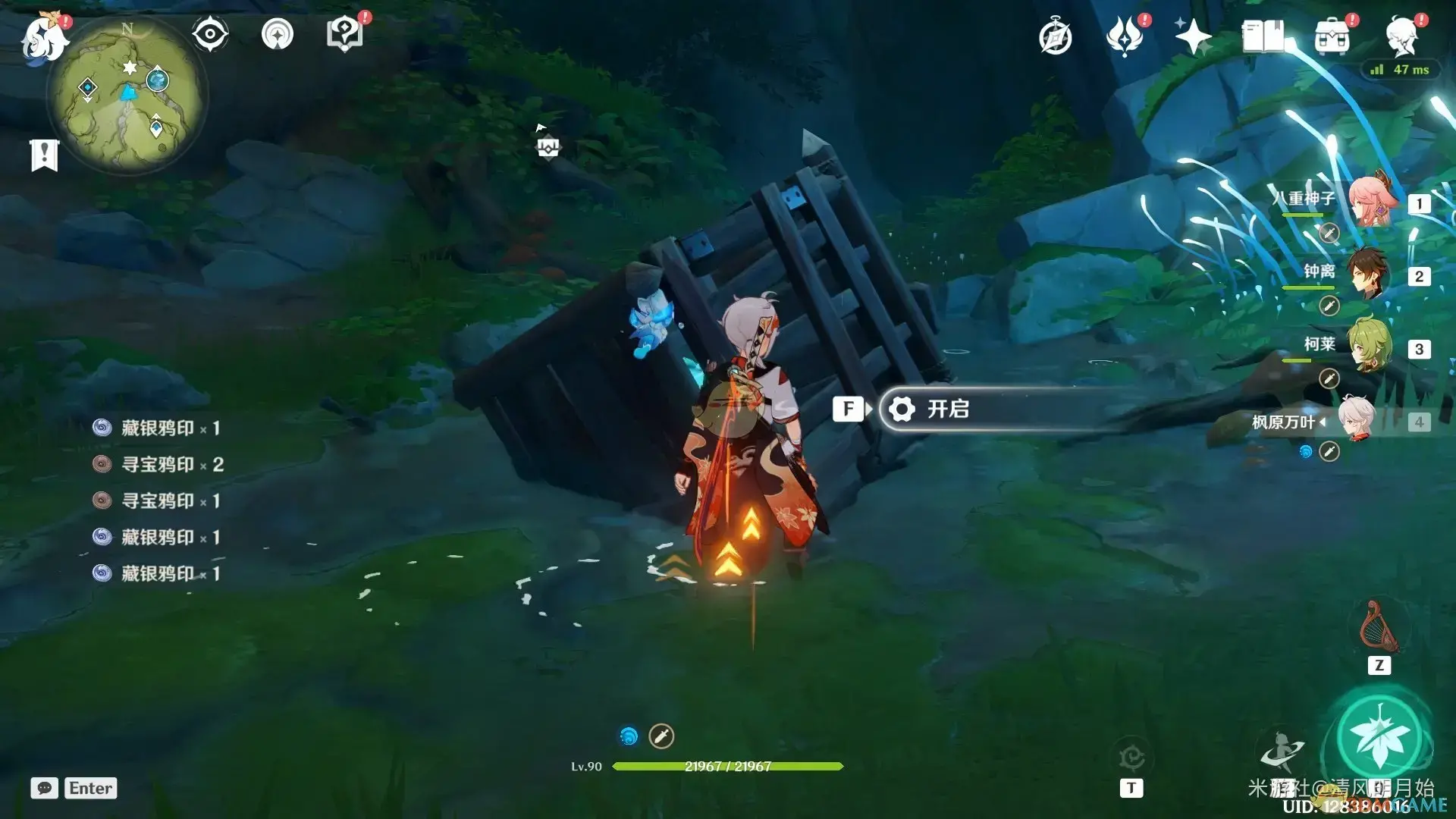1456x819 pixels.
Task: Open the events compass icon
Action: [x=1055, y=37]
